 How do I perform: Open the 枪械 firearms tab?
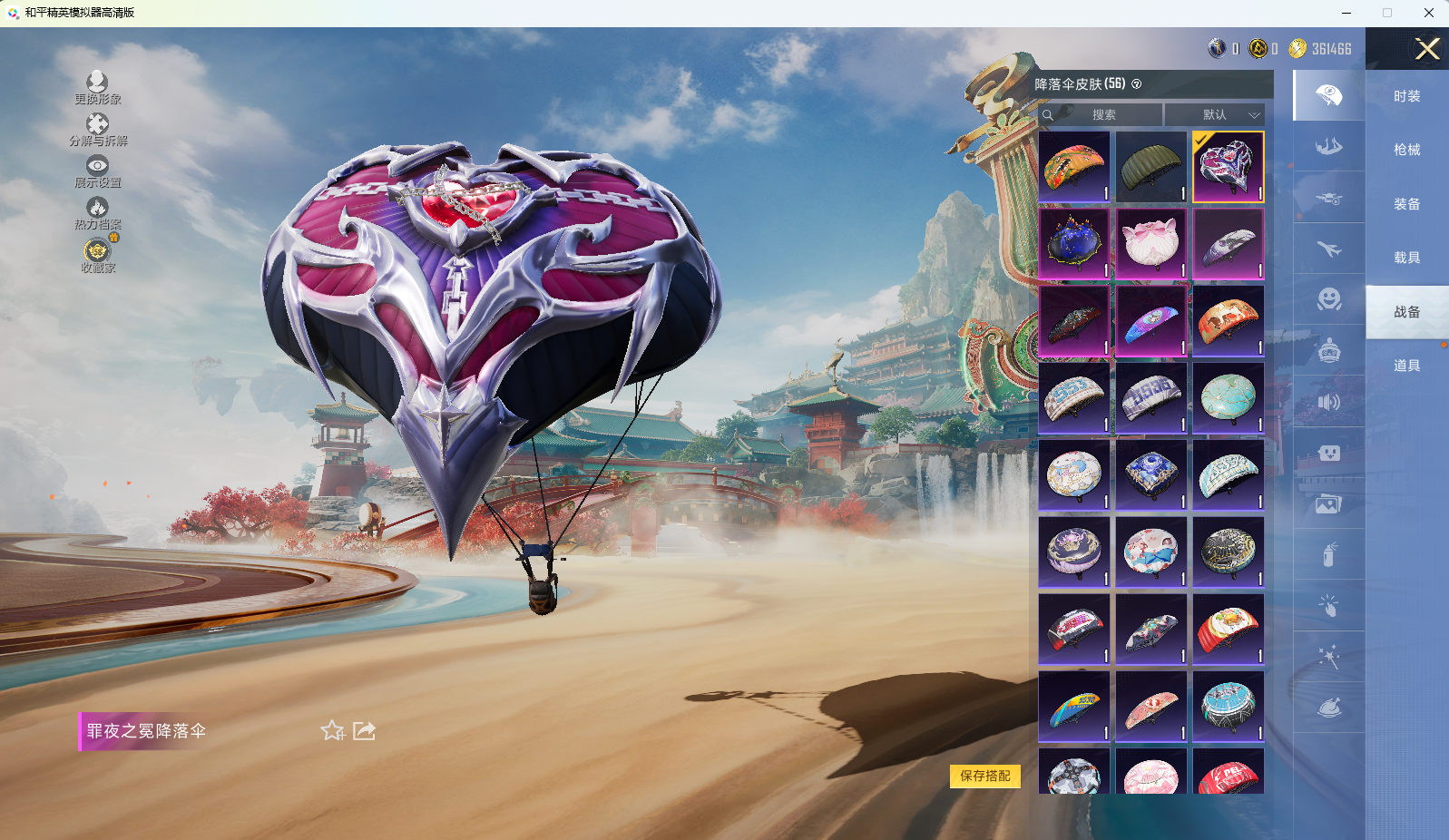click(x=1406, y=150)
